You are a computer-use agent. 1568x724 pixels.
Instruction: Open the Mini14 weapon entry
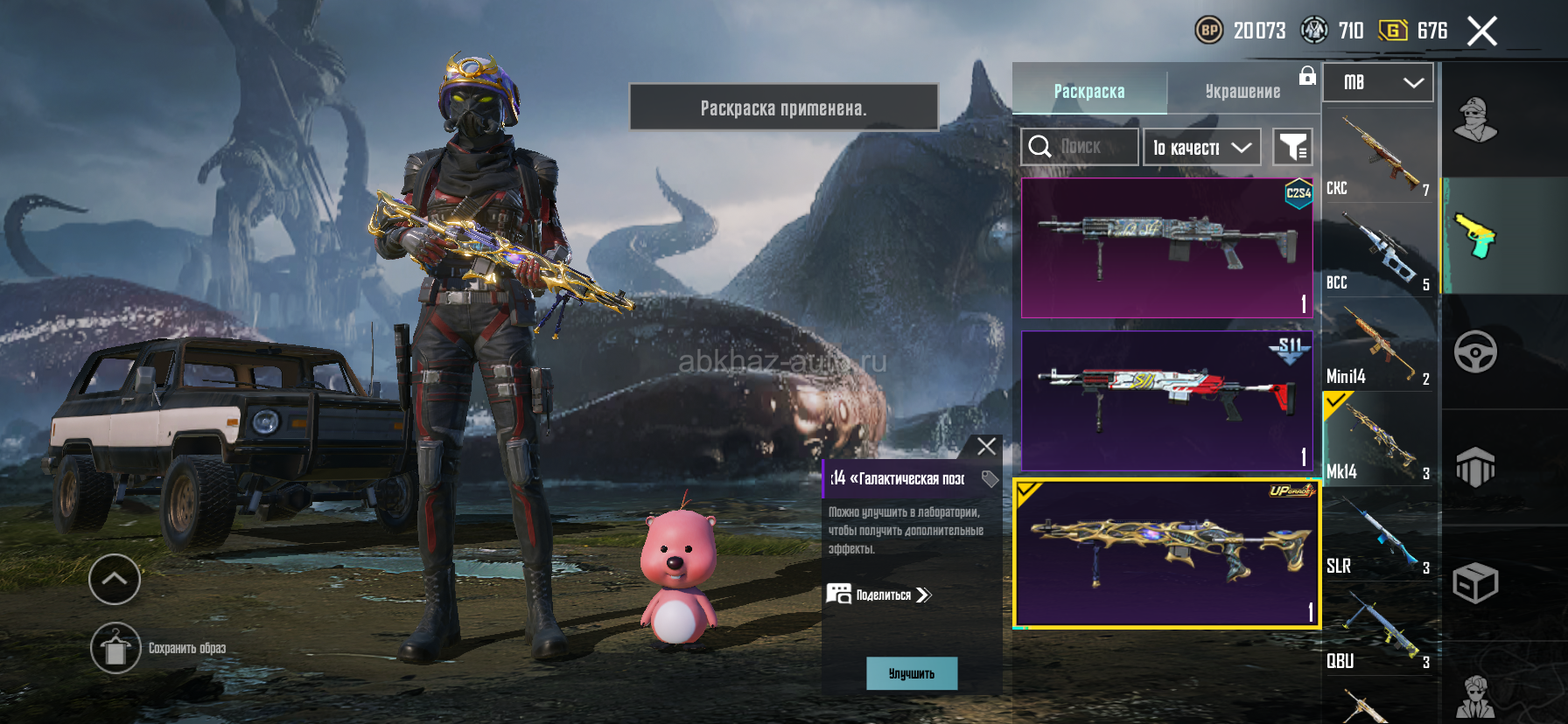pos(1378,346)
